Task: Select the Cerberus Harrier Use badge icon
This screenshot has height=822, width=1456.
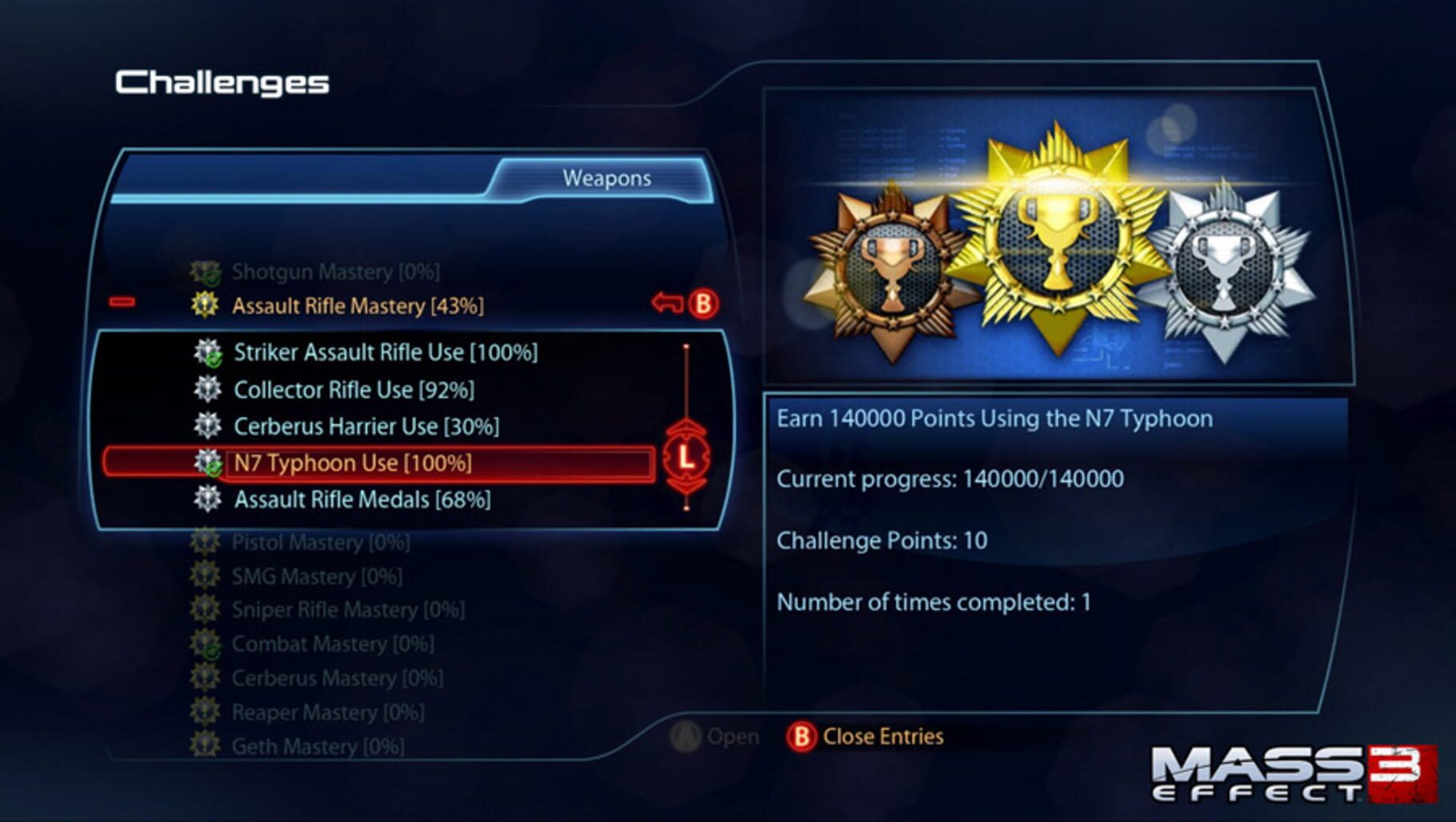Action: 208,427
